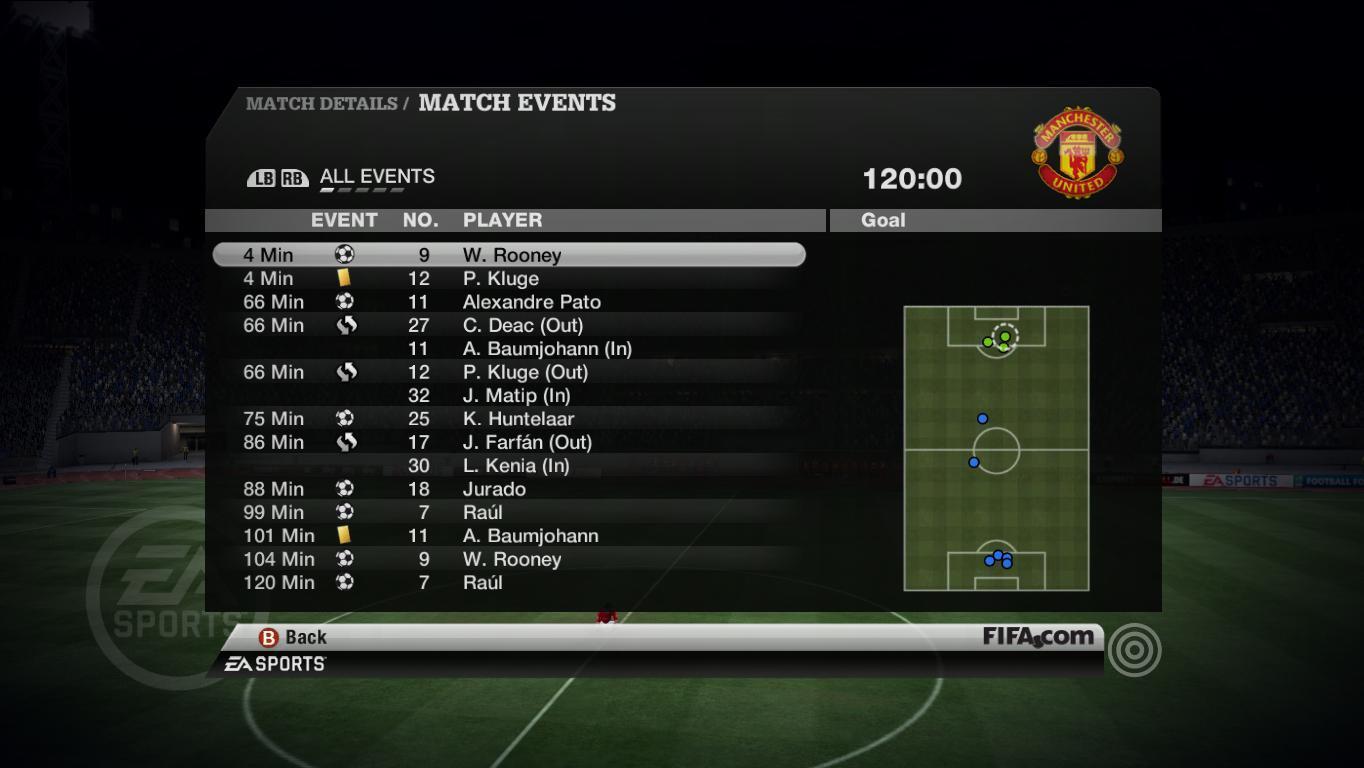Select W. Rooney's 104 Min goal event
This screenshot has height=768, width=1364.
(509, 559)
